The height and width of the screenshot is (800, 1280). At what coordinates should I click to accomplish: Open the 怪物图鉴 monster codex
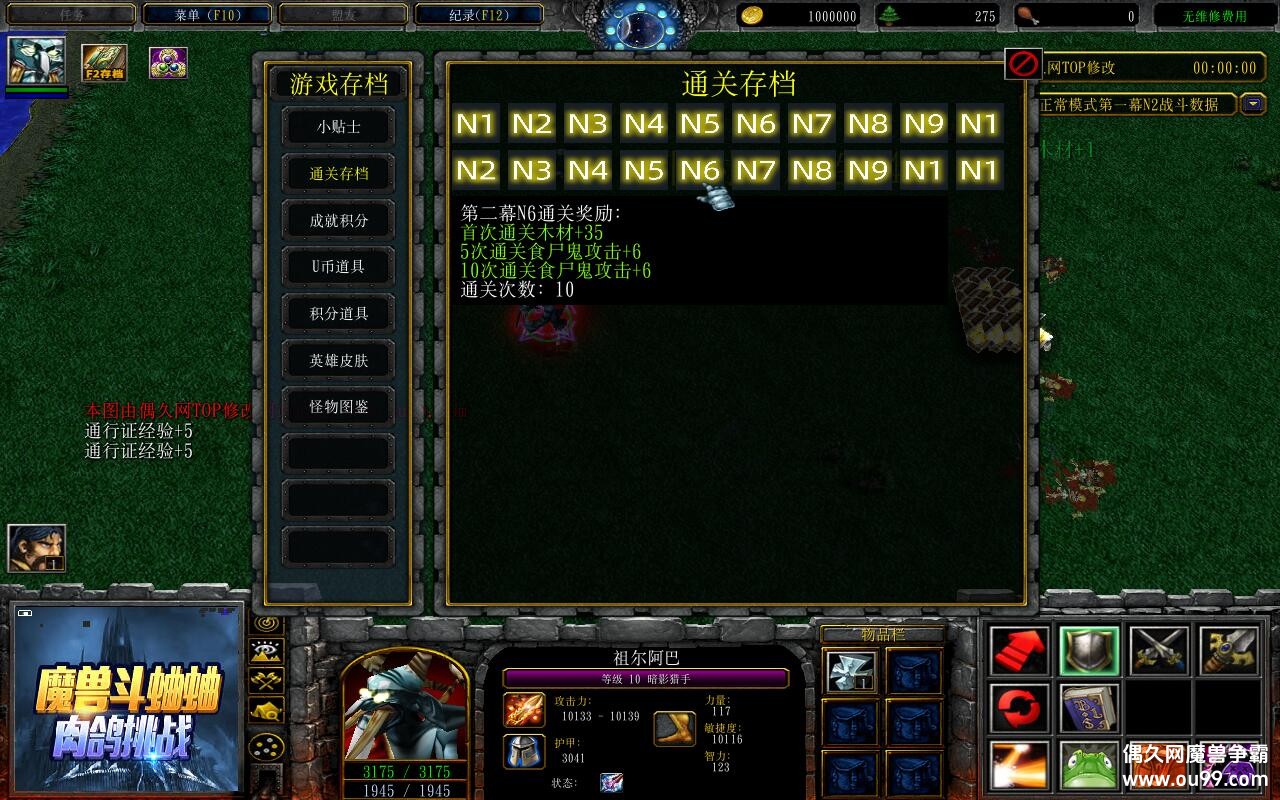coord(338,406)
